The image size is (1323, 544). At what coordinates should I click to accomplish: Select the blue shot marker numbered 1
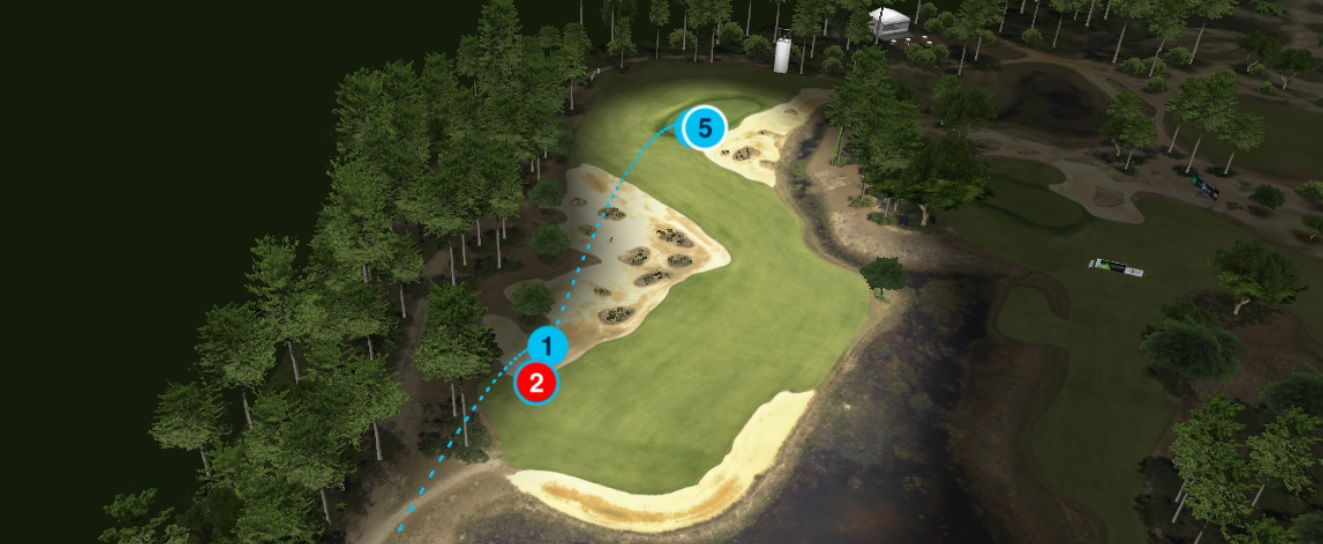pyautogui.click(x=546, y=347)
